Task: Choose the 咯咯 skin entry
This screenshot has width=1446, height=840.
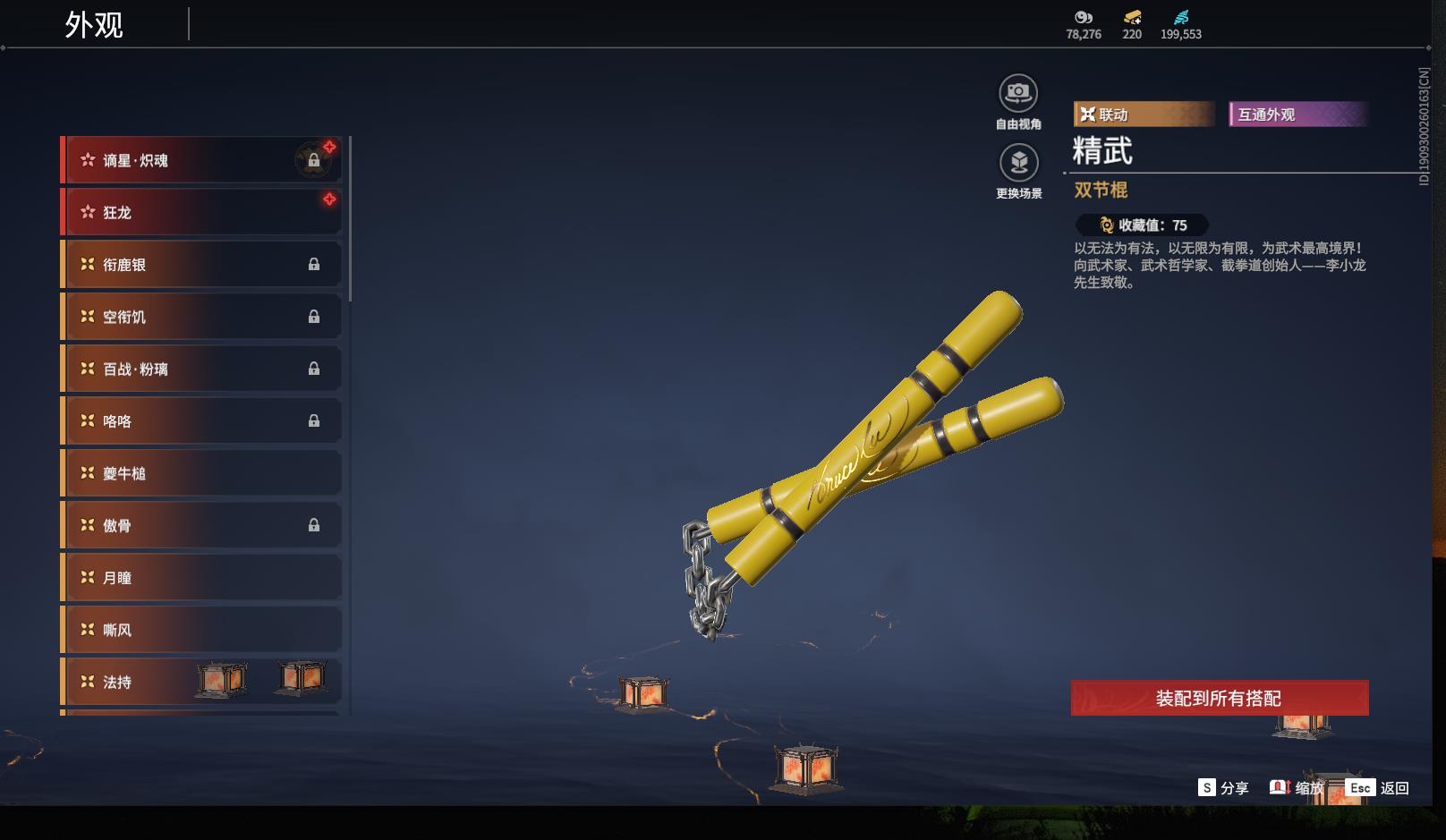Action: click(201, 420)
